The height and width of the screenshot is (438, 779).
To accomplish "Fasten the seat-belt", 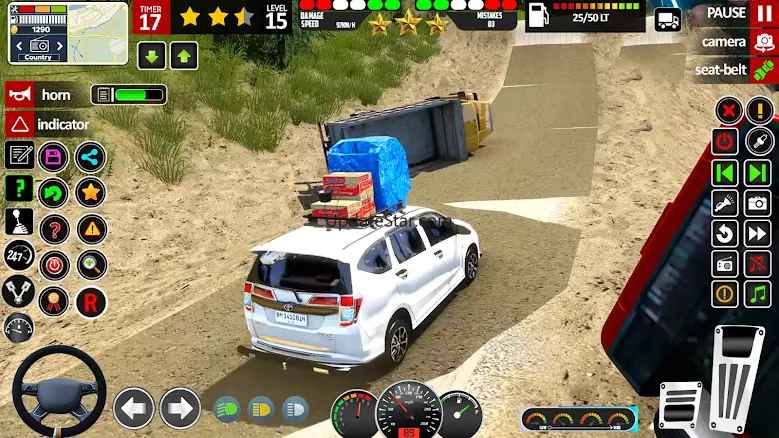I will [x=735, y=70].
